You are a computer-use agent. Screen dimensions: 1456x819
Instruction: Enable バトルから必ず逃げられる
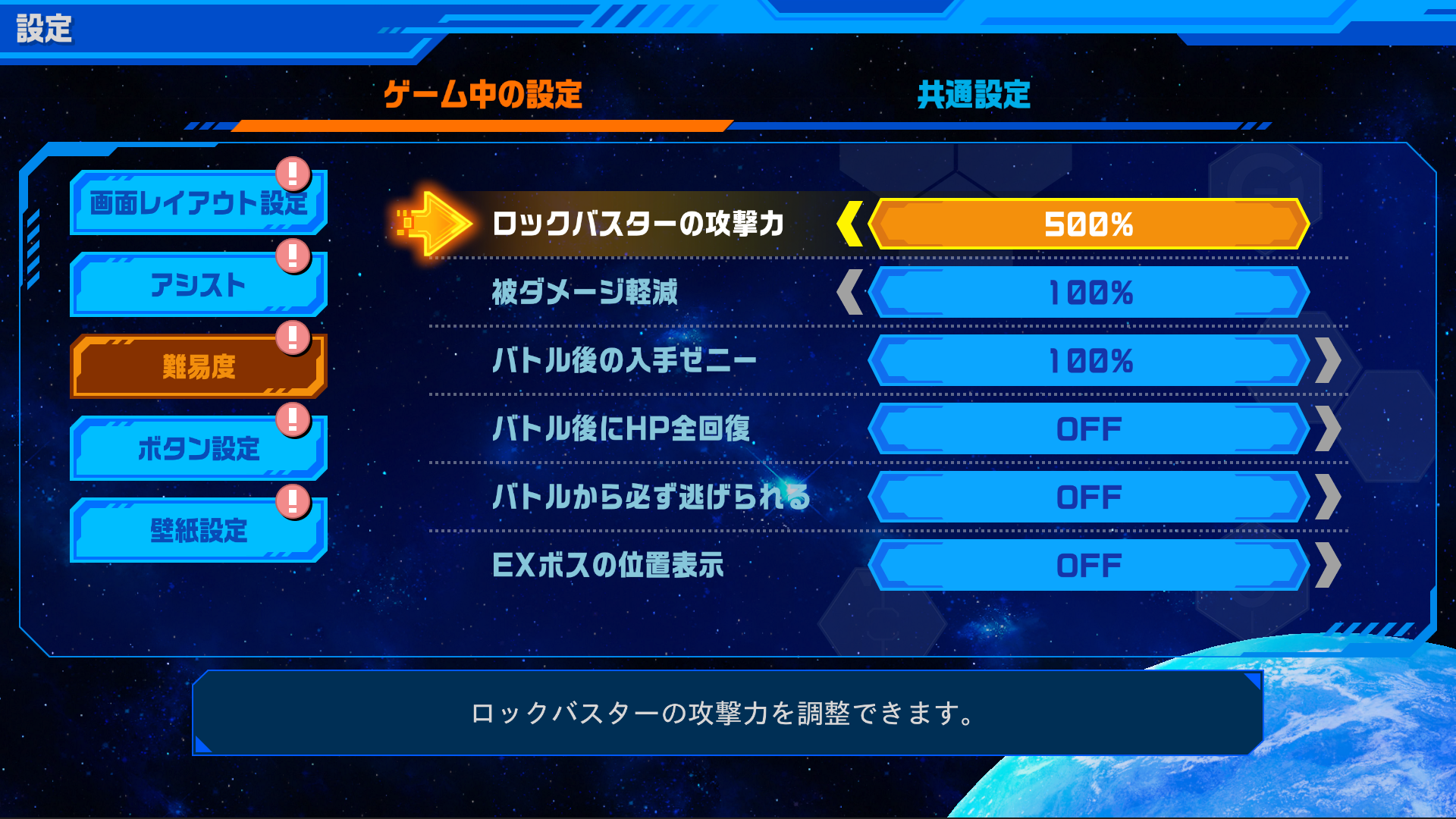click(x=1090, y=497)
